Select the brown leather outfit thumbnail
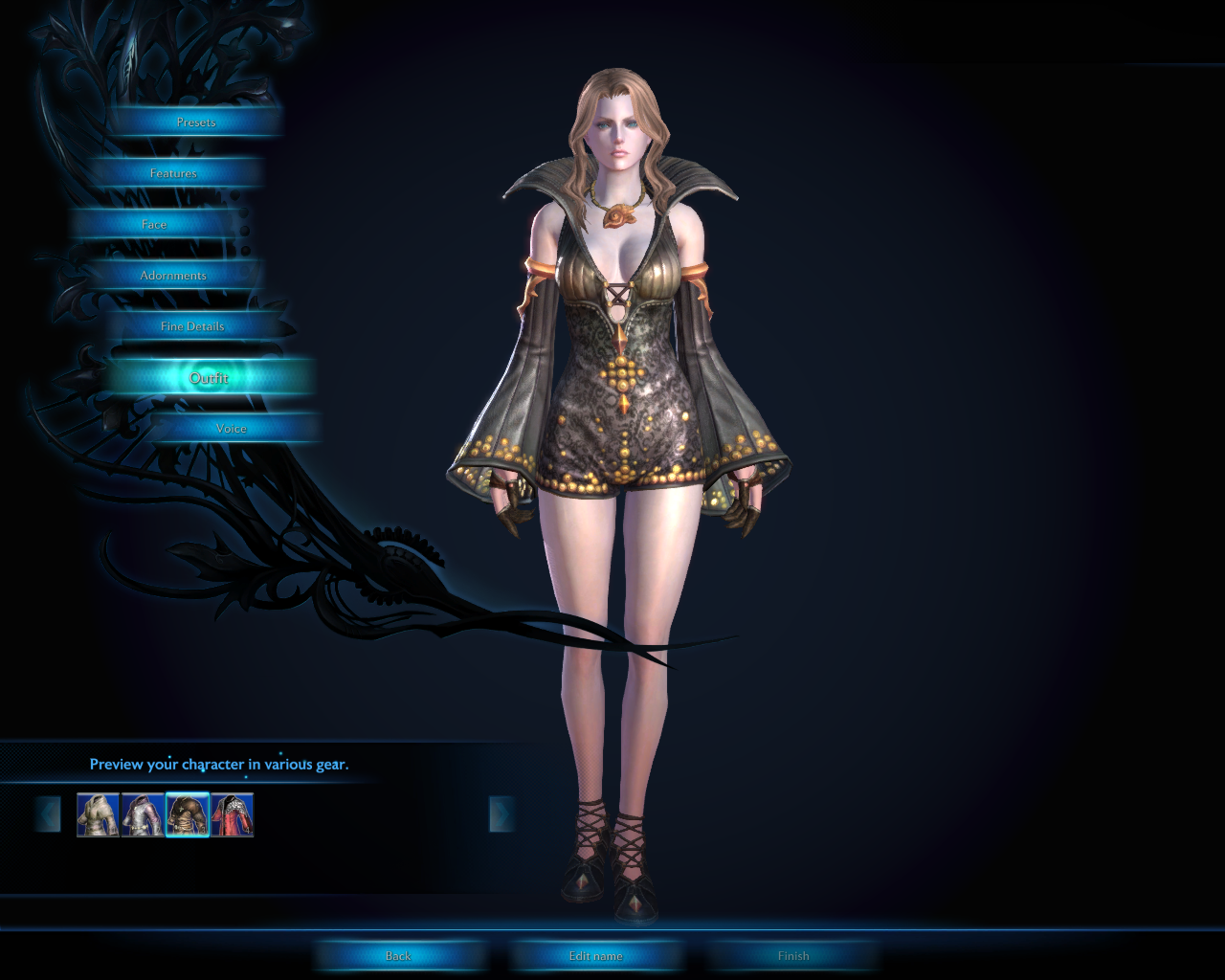Viewport: 1225px width, 980px height. coord(188,815)
